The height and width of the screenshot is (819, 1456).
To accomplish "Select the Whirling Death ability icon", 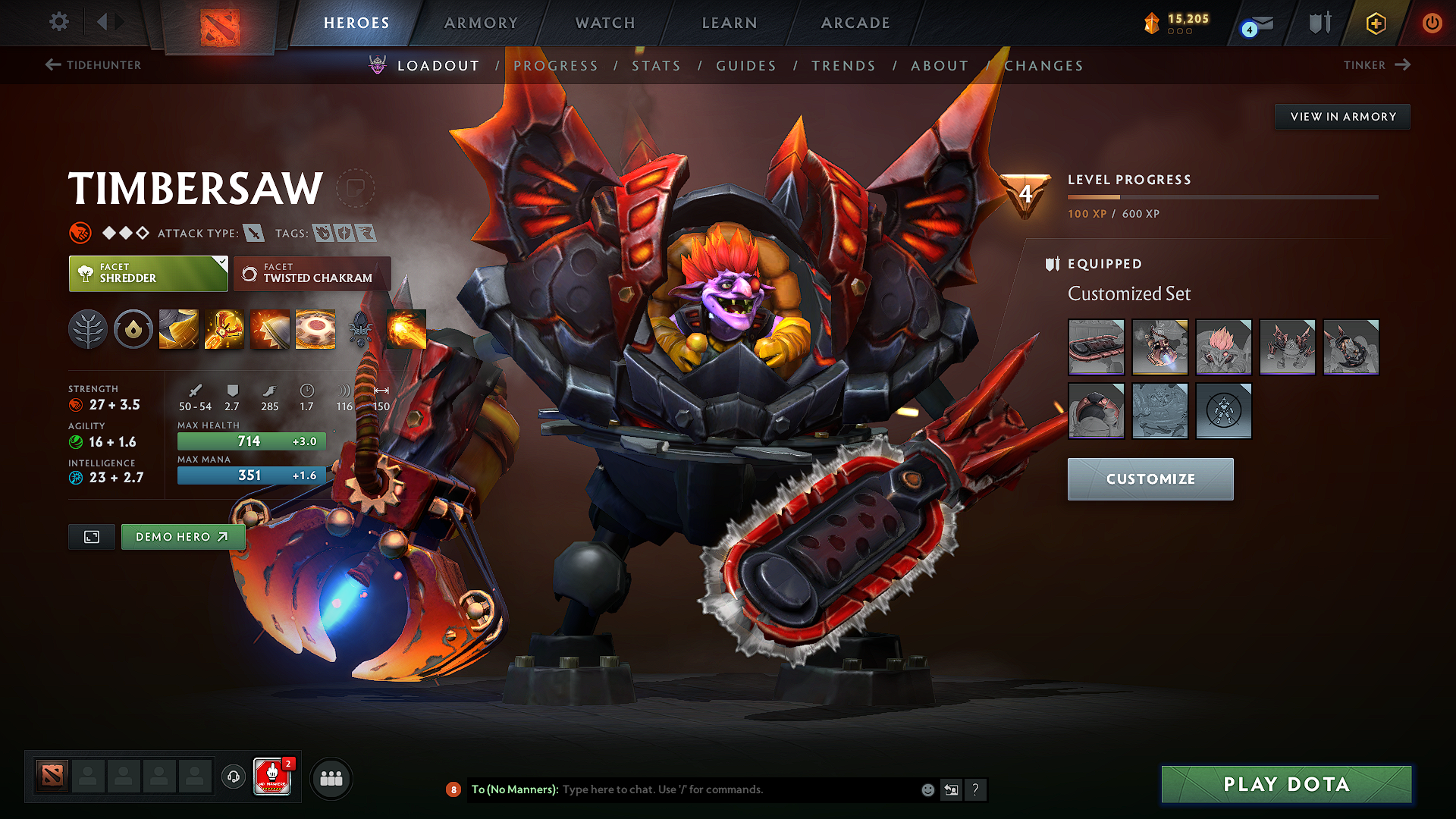I will 178,328.
